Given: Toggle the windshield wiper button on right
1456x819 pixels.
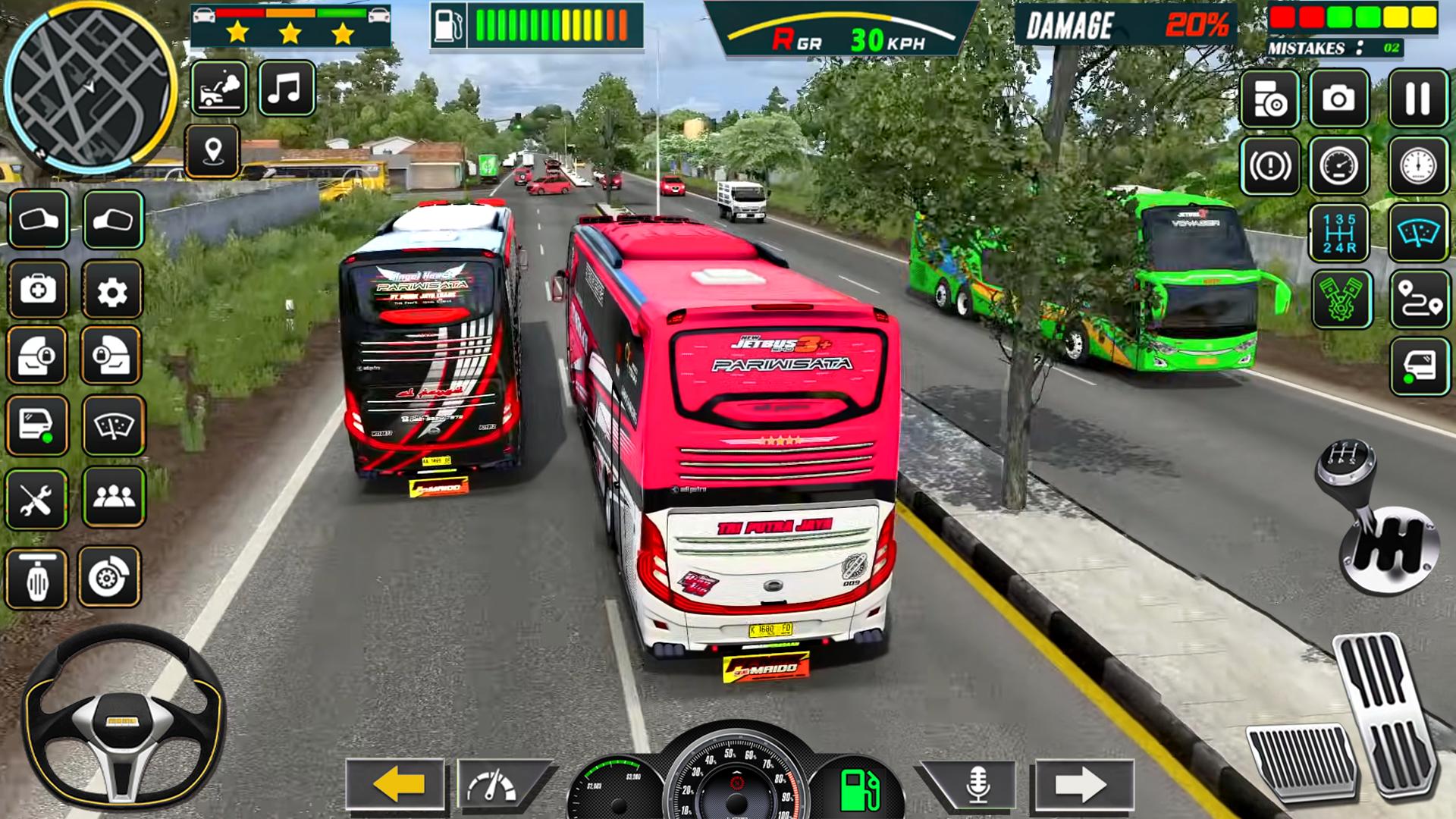Looking at the screenshot, I should 1419,233.
